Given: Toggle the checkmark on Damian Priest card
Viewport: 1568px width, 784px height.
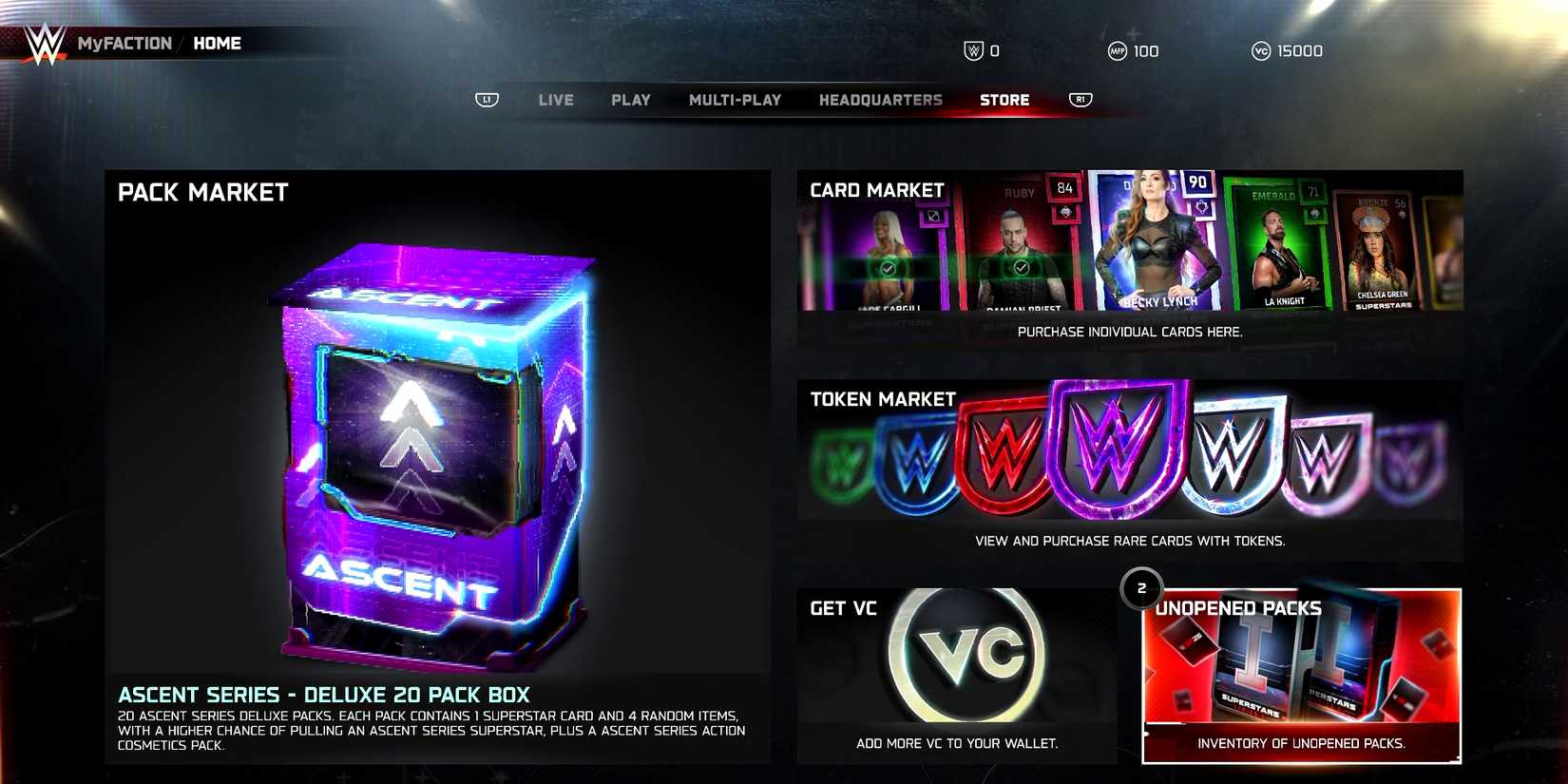Looking at the screenshot, I should pos(1021,268).
